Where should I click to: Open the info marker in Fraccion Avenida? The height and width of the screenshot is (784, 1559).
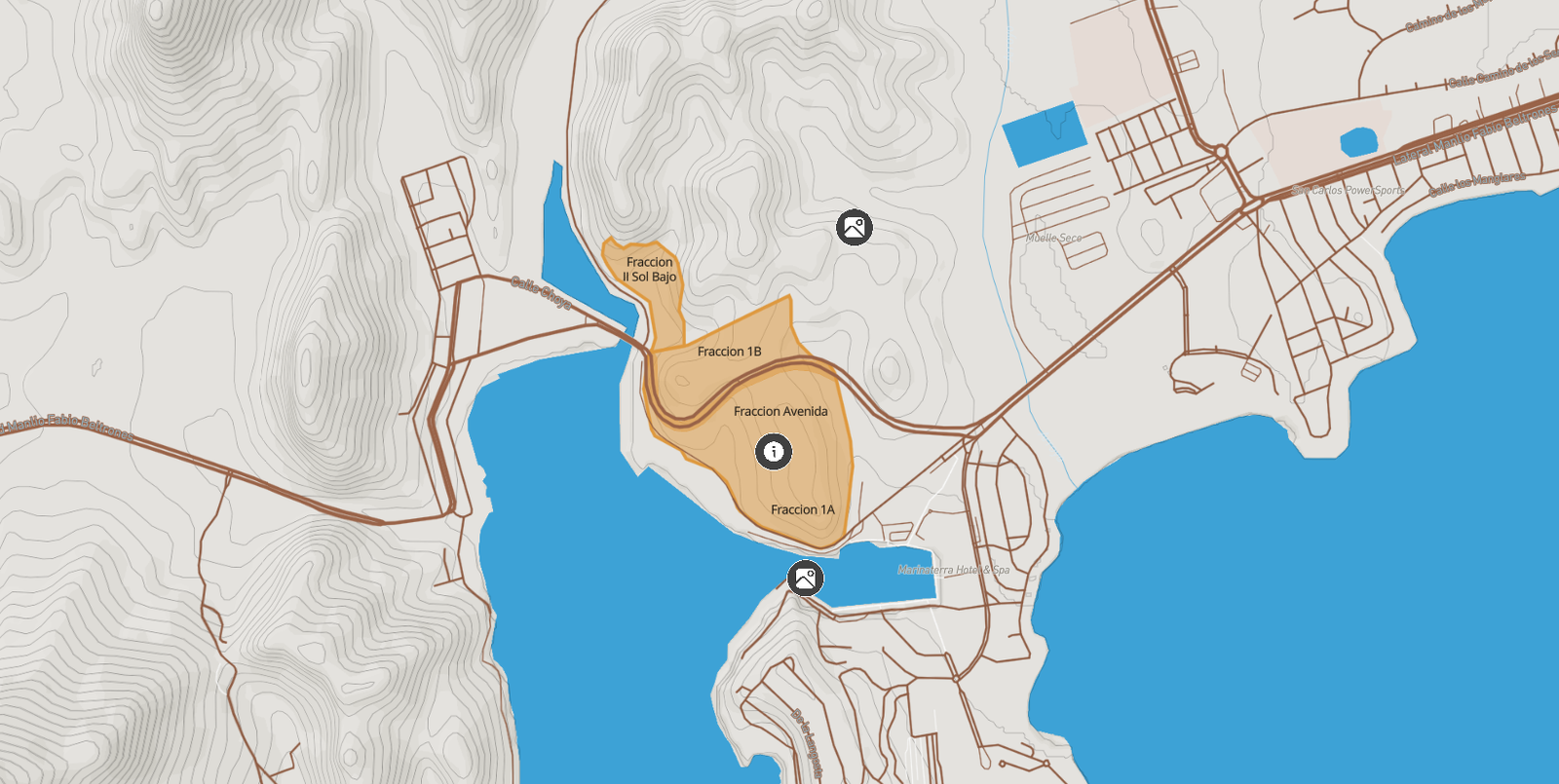tap(774, 452)
